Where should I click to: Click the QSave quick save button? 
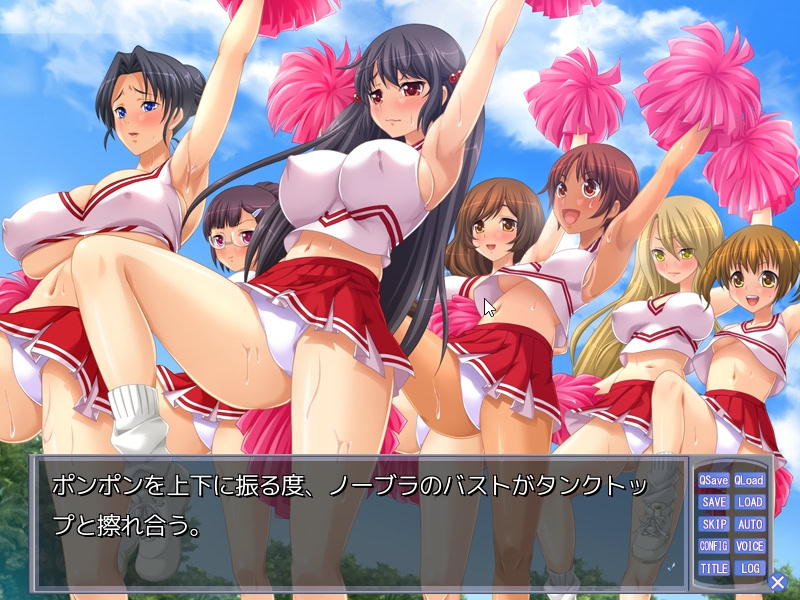714,481
